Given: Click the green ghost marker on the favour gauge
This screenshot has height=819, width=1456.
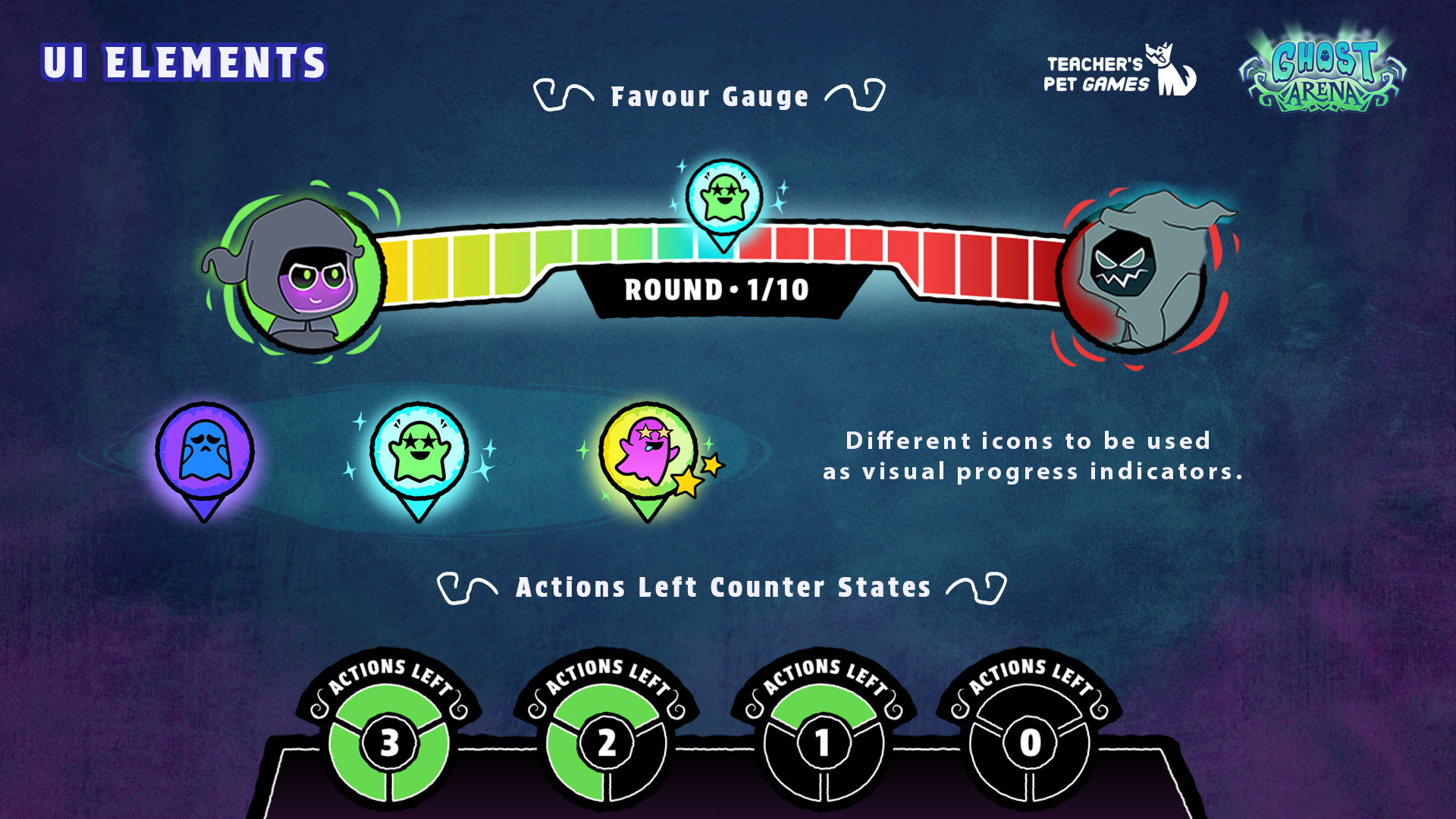Looking at the screenshot, I should pyautogui.click(x=723, y=199).
